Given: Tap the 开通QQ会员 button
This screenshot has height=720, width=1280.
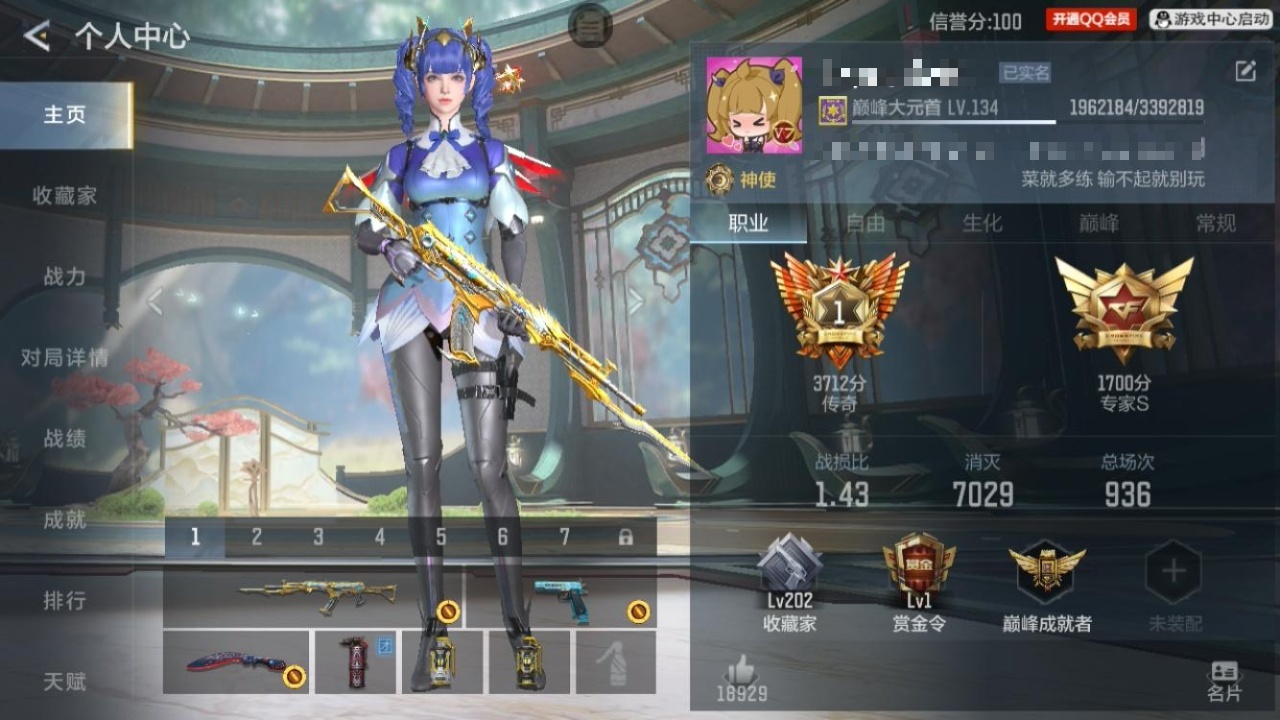Looking at the screenshot, I should [x=1091, y=19].
